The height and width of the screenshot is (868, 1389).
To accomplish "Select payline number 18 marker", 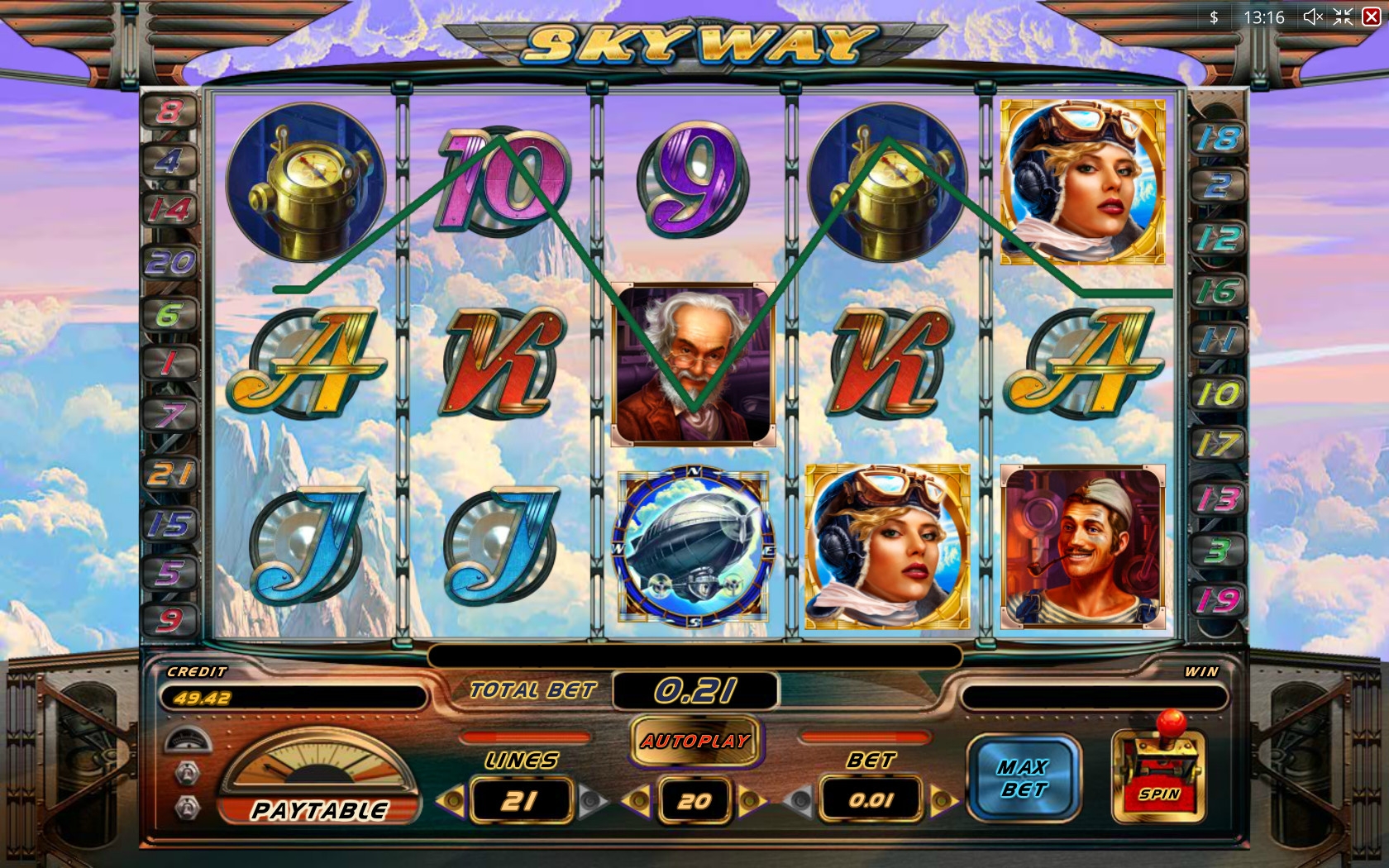I will [1219, 138].
